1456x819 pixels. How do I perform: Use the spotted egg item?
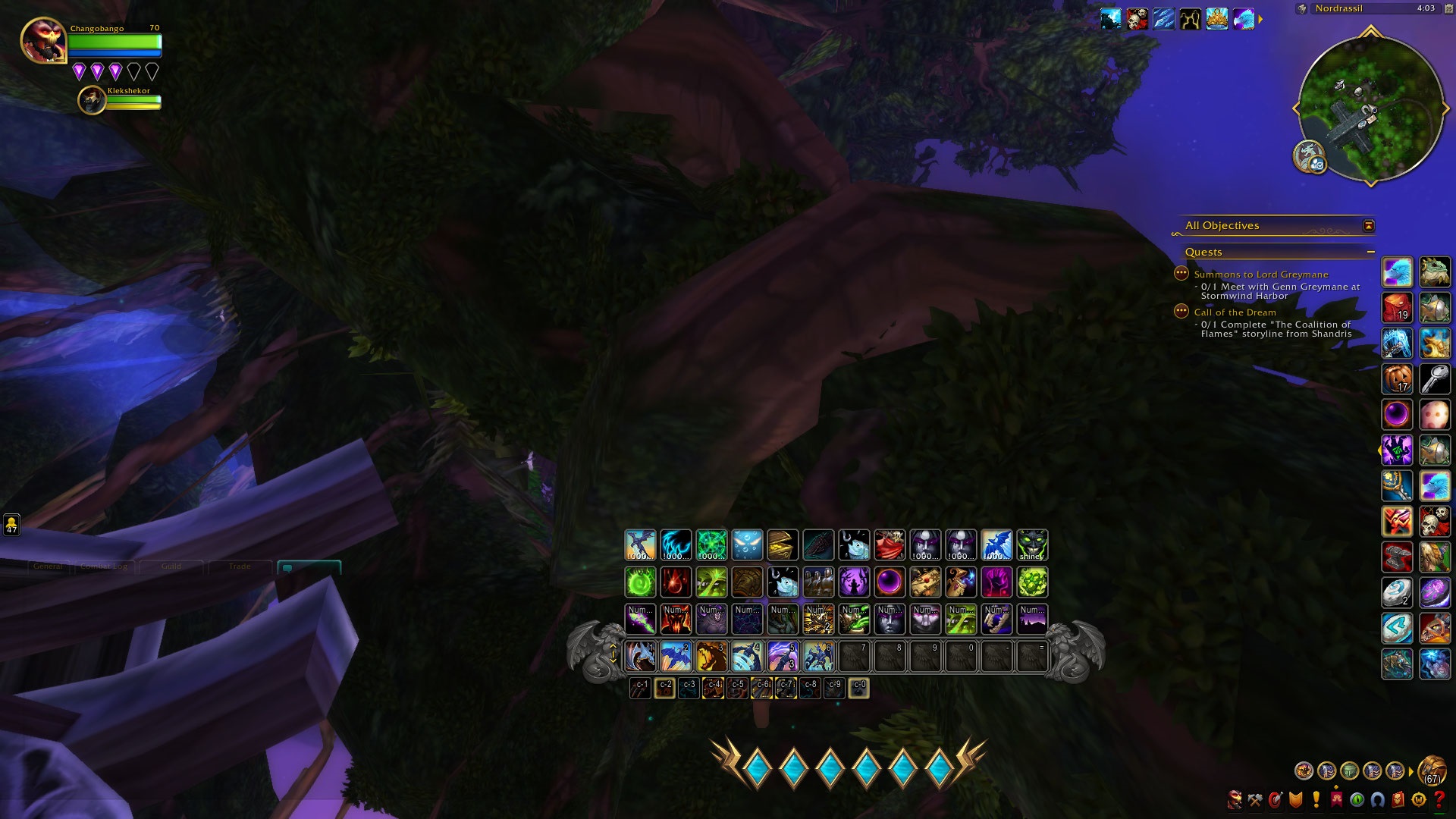(1434, 414)
